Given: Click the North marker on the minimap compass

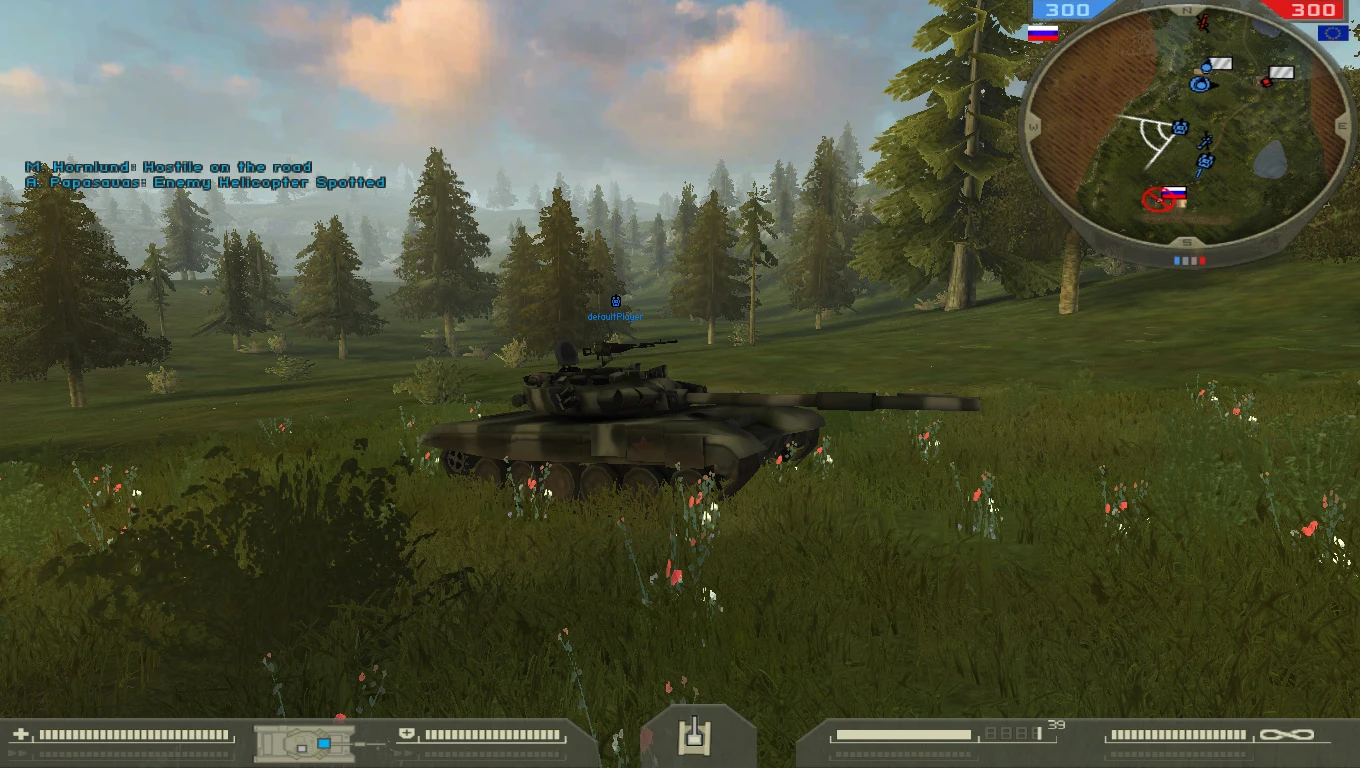Looking at the screenshot, I should (x=1185, y=11).
